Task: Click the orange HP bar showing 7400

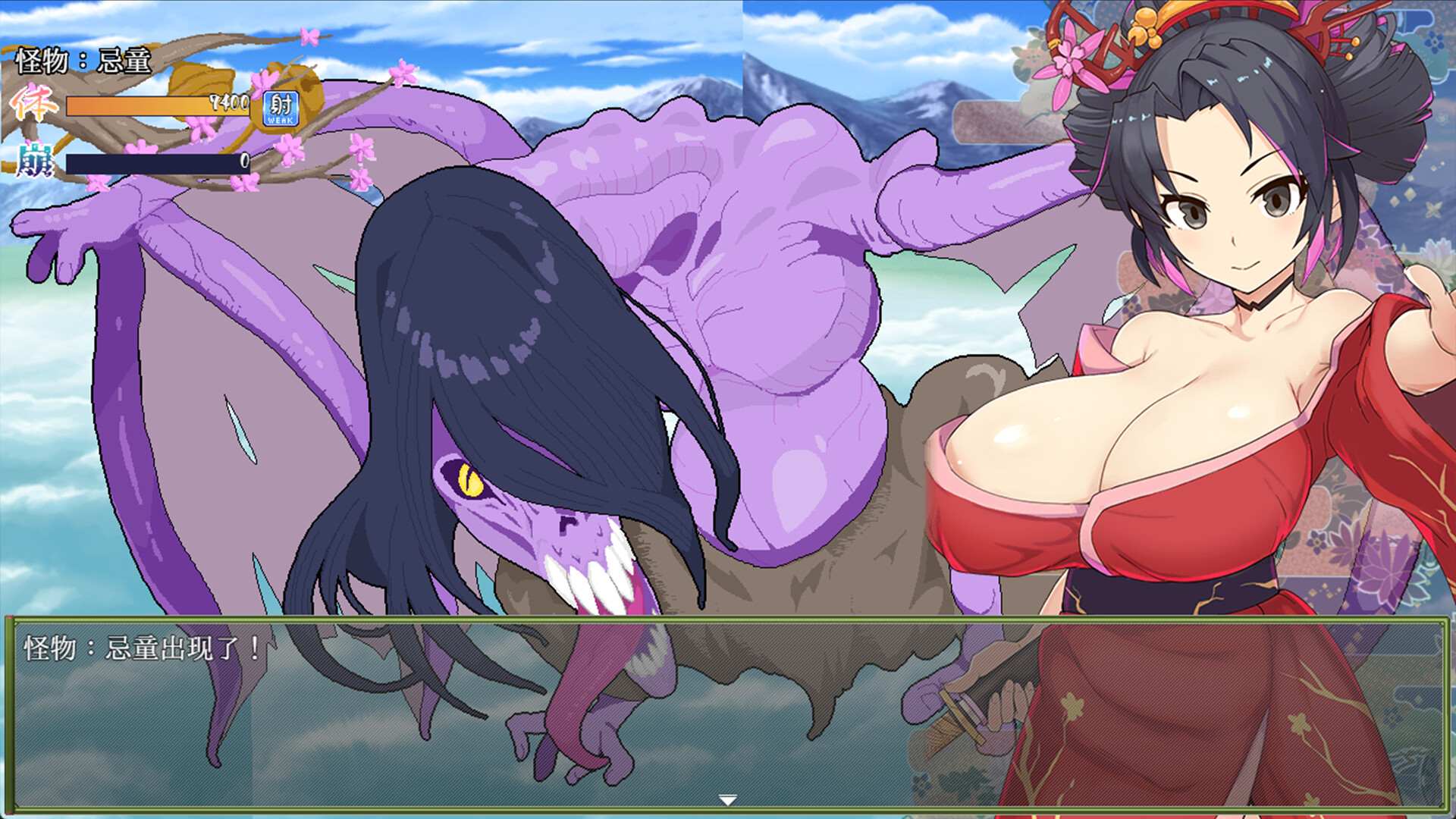Action: pos(152,106)
